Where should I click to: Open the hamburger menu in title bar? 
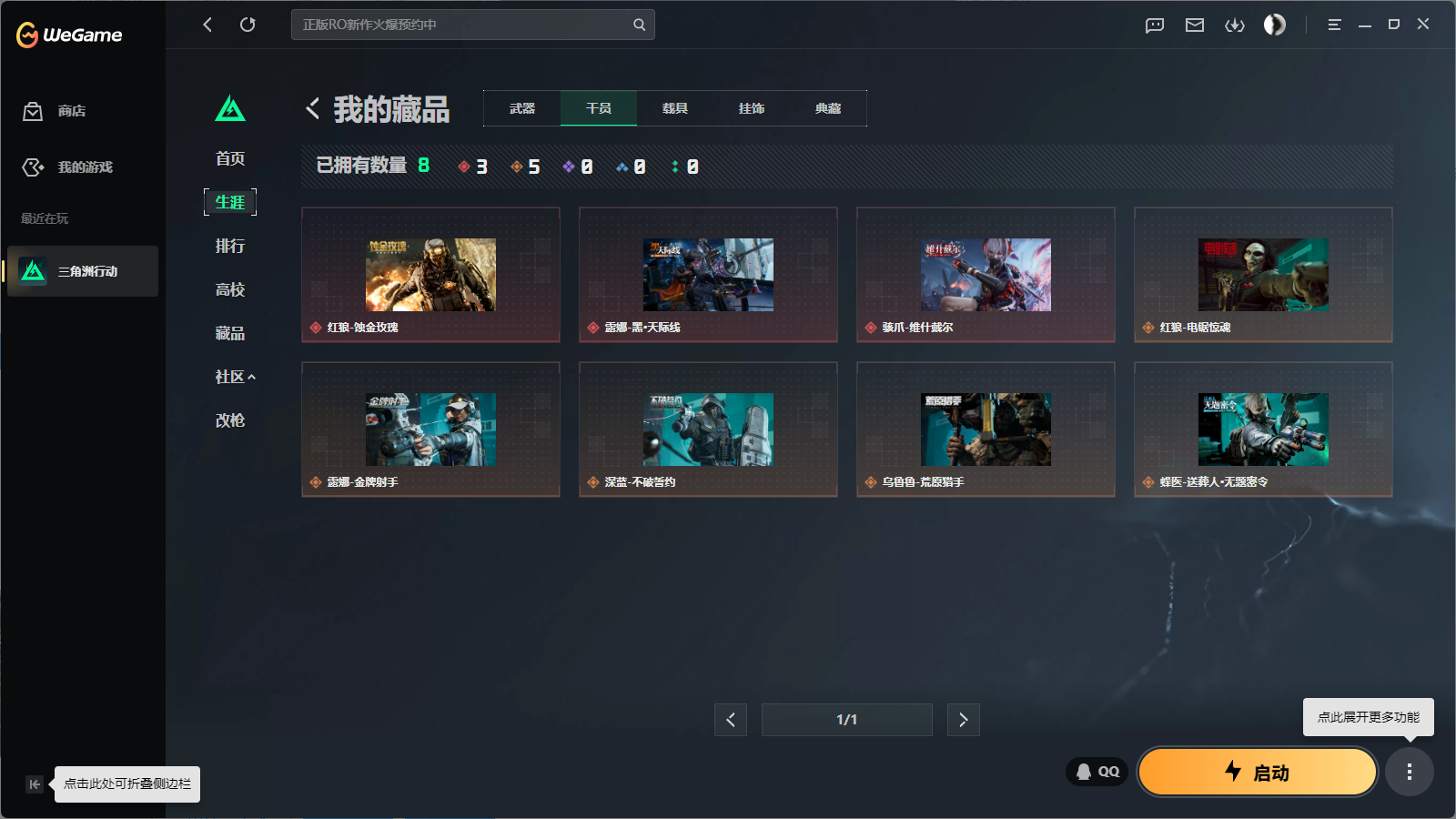[x=1334, y=25]
